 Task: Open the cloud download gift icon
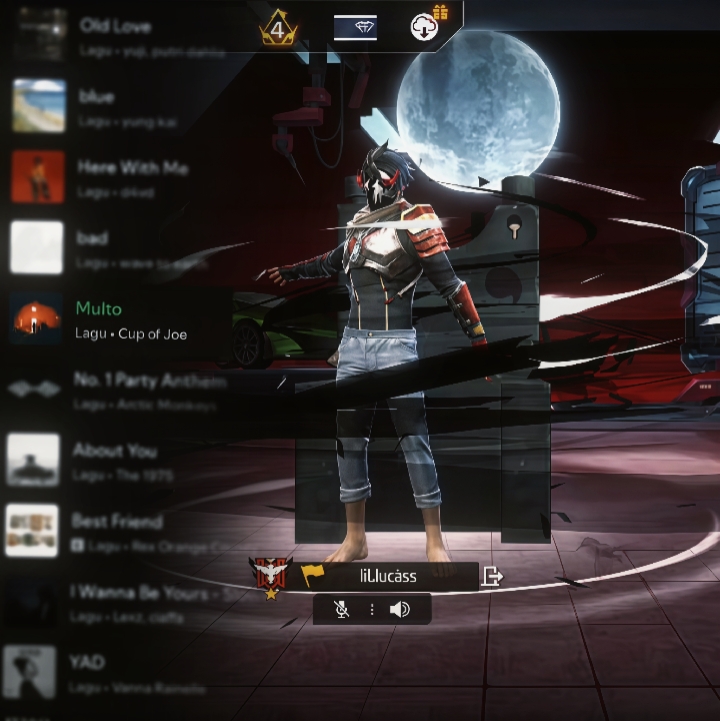427,26
